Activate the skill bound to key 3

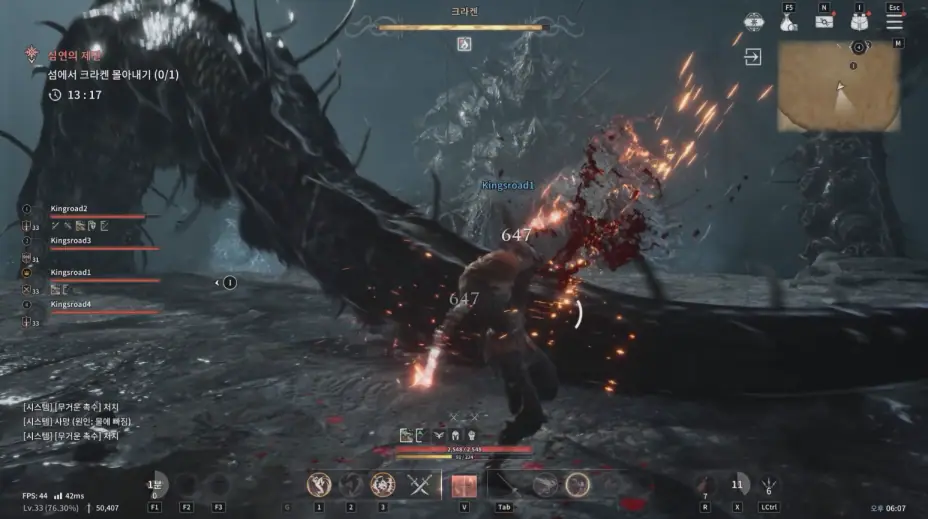[x=382, y=485]
